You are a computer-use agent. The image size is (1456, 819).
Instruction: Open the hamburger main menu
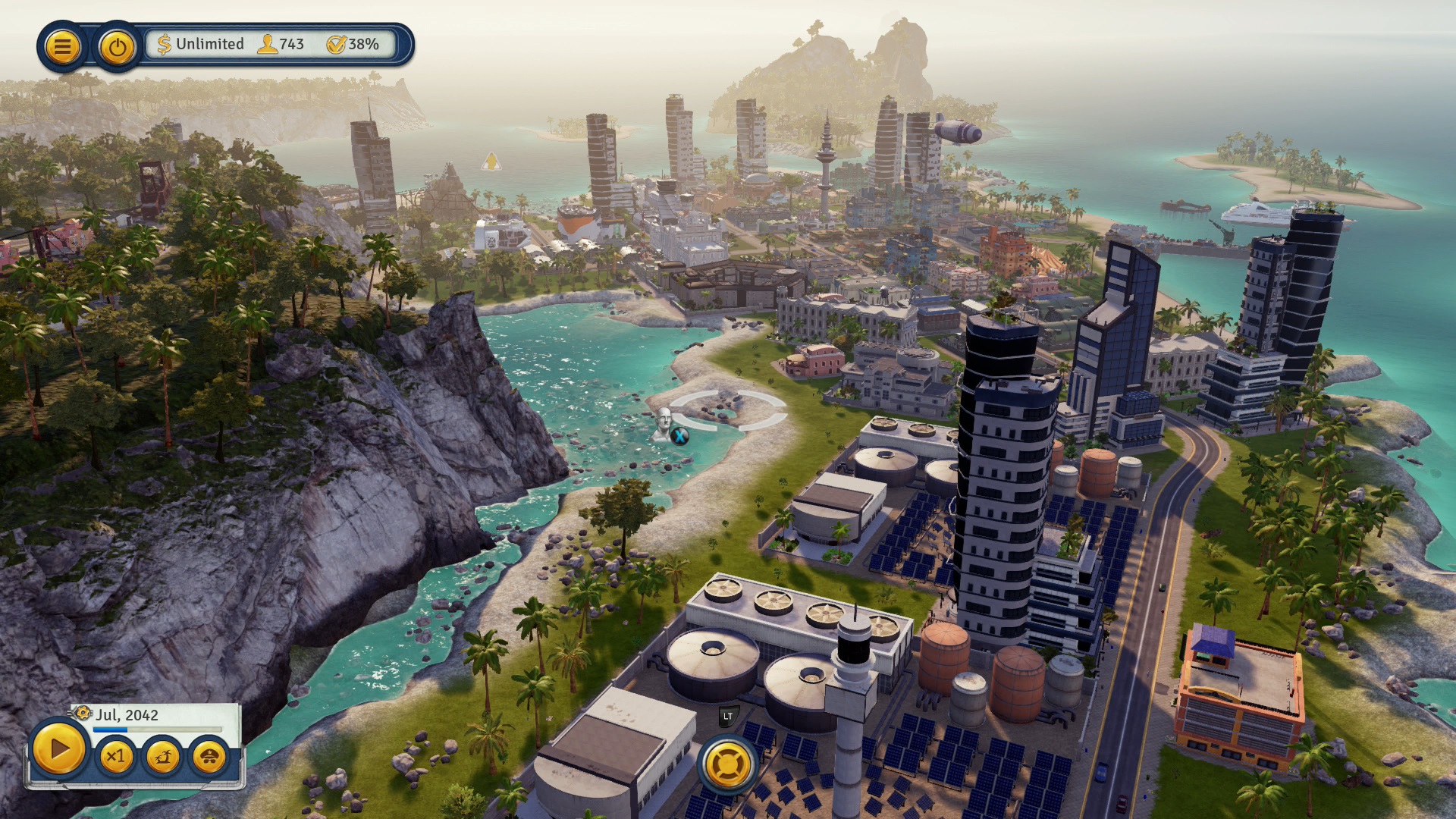62,47
